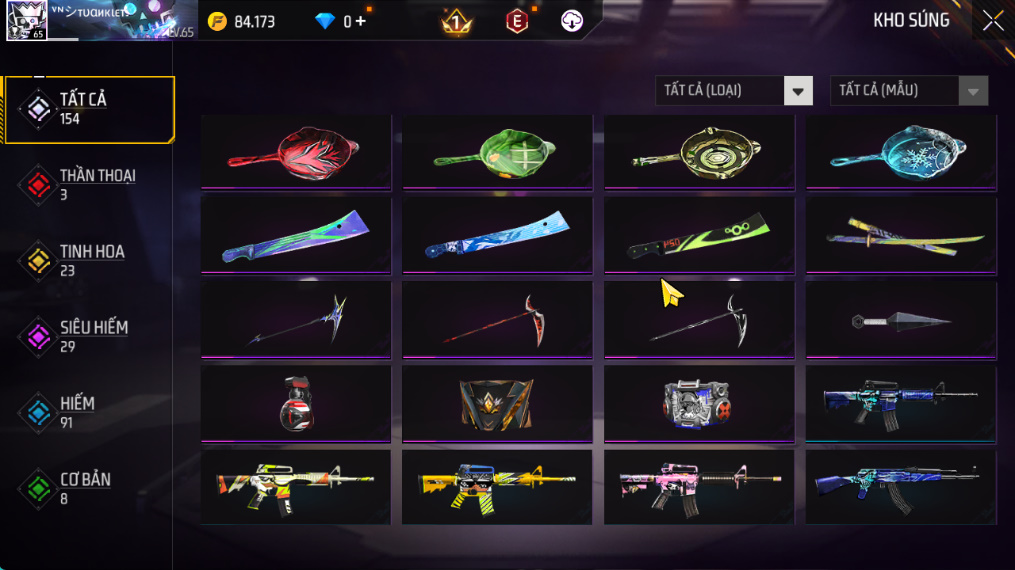Screen dimensions: 1015x570
Task: Click the gold rank crown icon
Action: tap(457, 21)
